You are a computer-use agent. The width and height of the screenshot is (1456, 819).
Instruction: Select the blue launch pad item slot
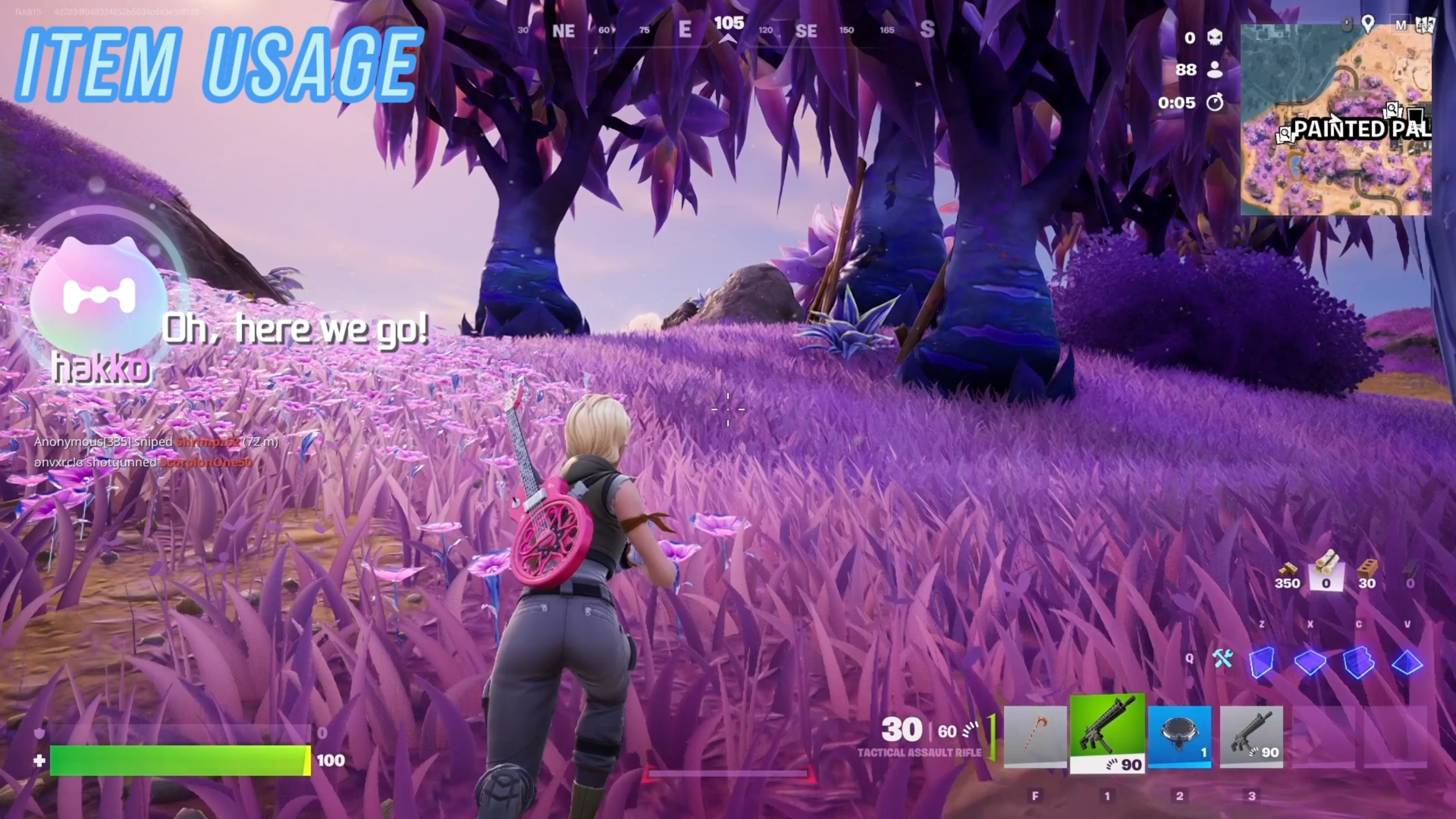click(1180, 736)
